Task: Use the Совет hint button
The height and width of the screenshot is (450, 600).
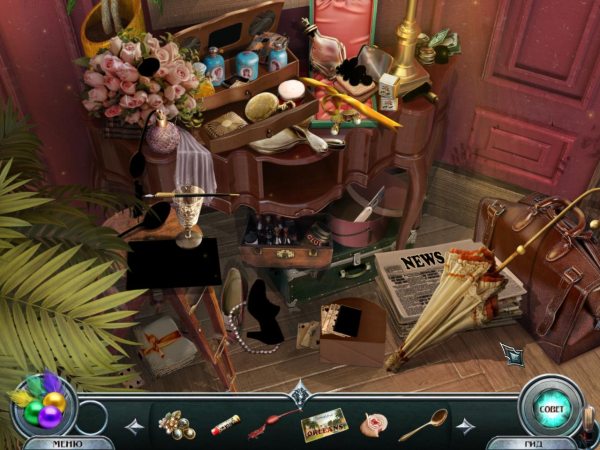Action: click(549, 407)
